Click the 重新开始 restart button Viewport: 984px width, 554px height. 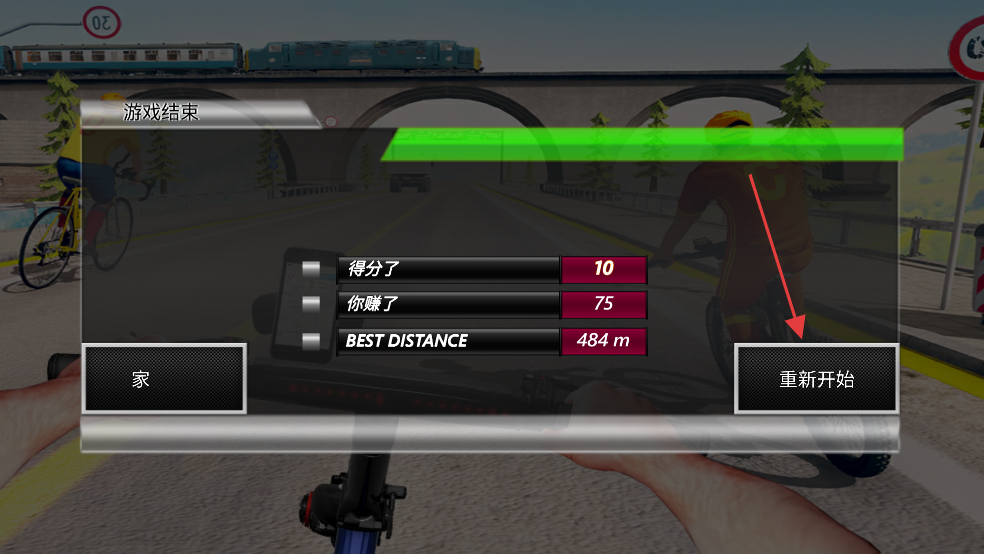816,379
